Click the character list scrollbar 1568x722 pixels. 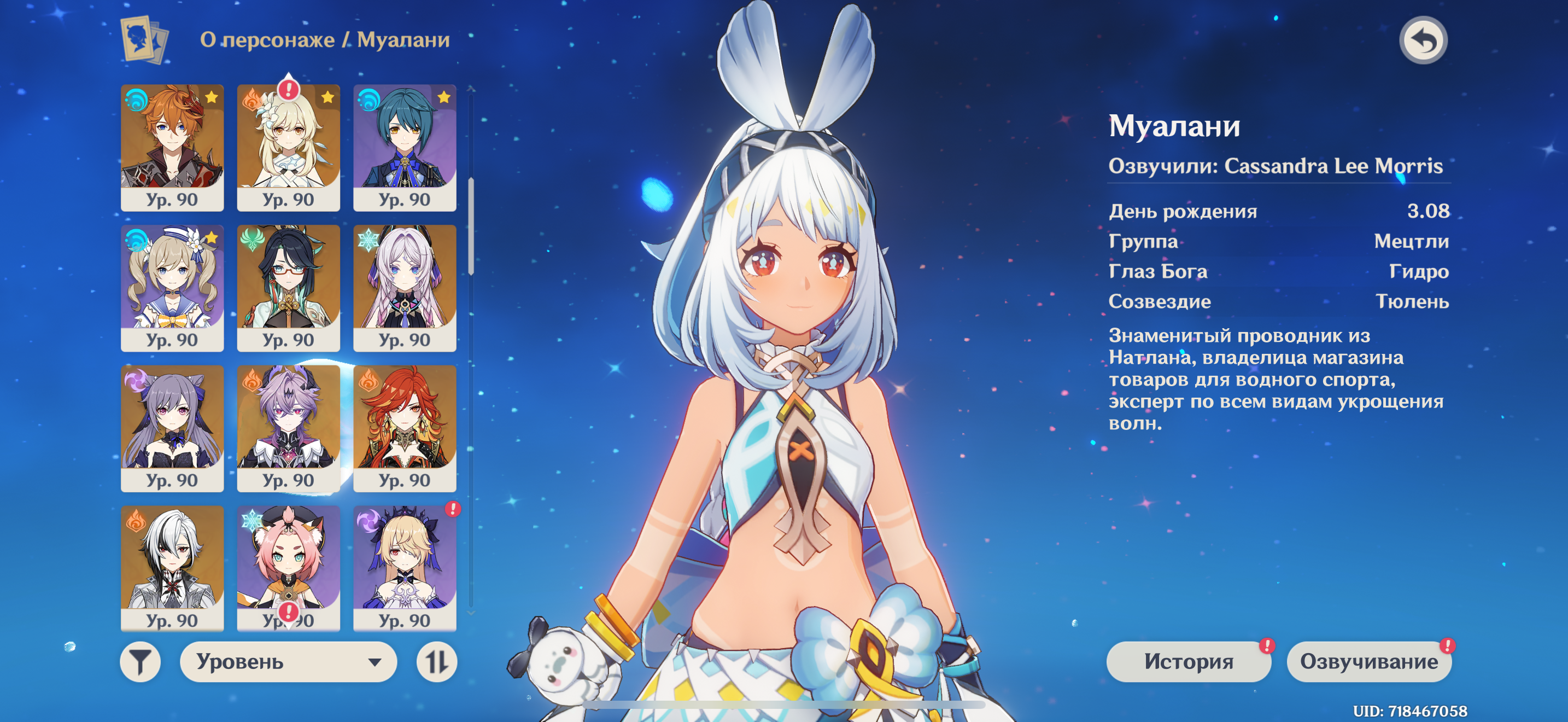(471, 226)
